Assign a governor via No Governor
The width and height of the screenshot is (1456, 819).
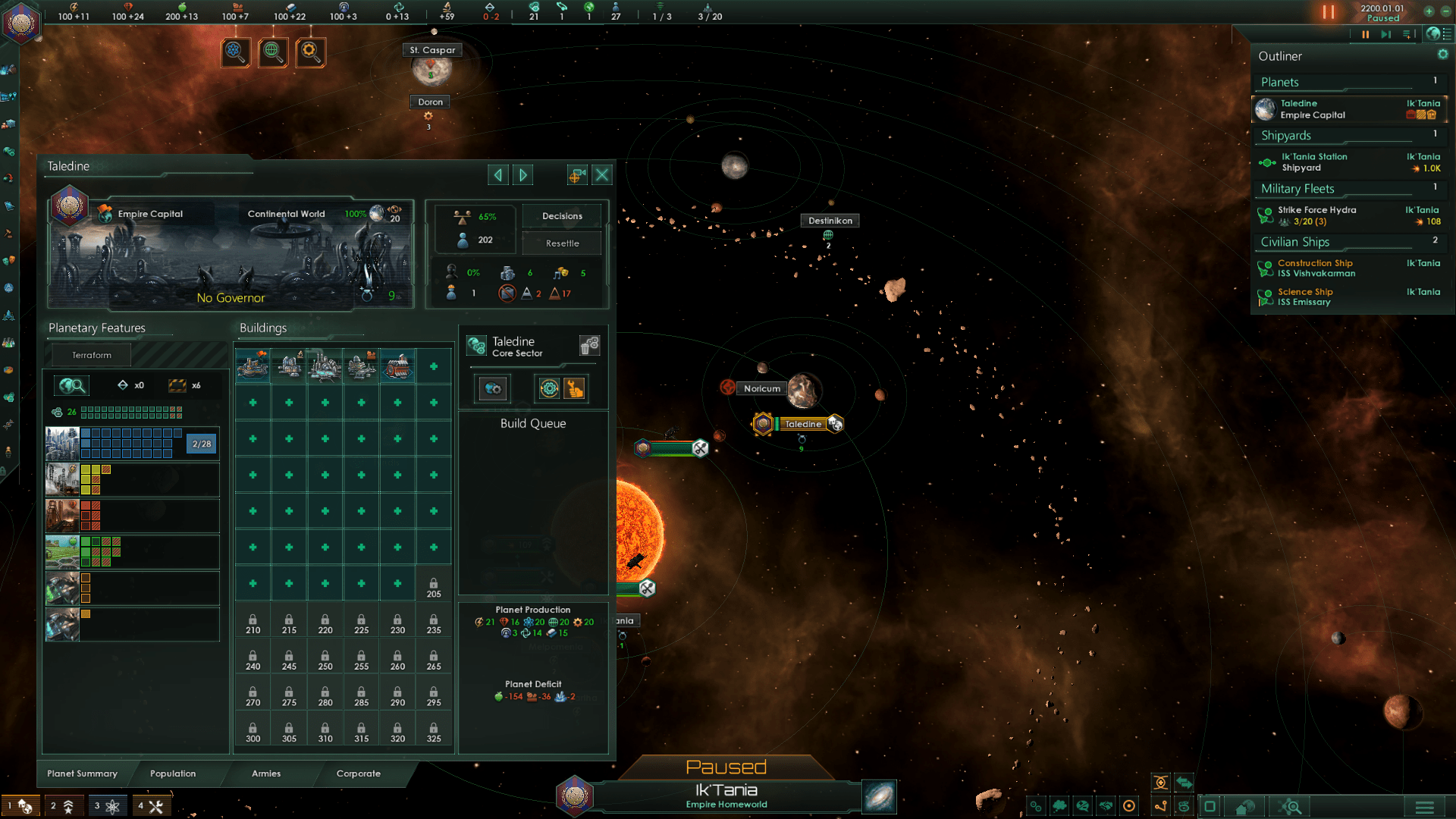231,298
